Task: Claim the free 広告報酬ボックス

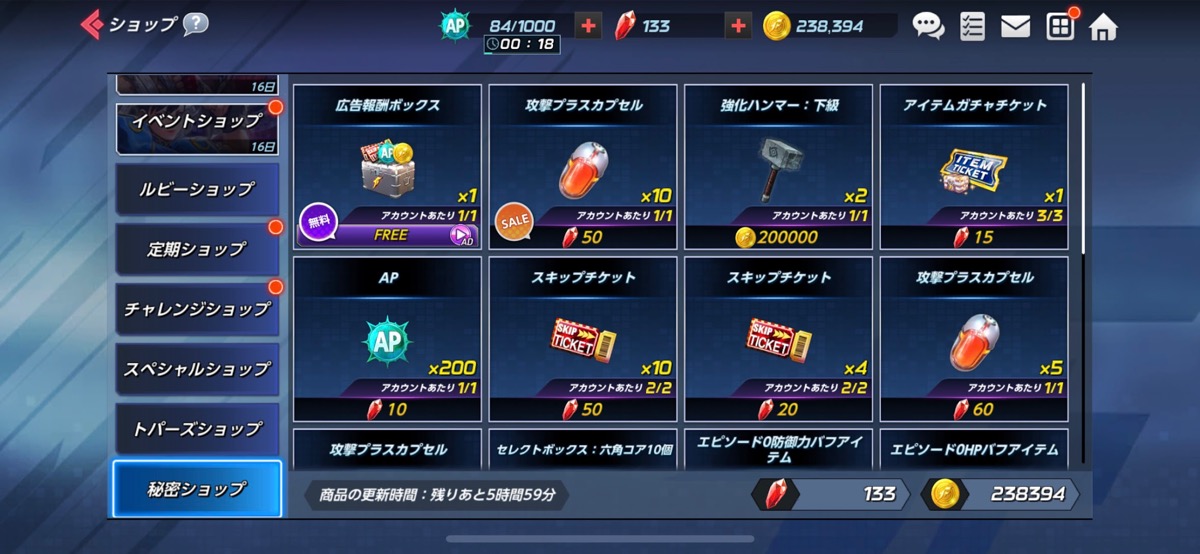Action: tap(388, 236)
